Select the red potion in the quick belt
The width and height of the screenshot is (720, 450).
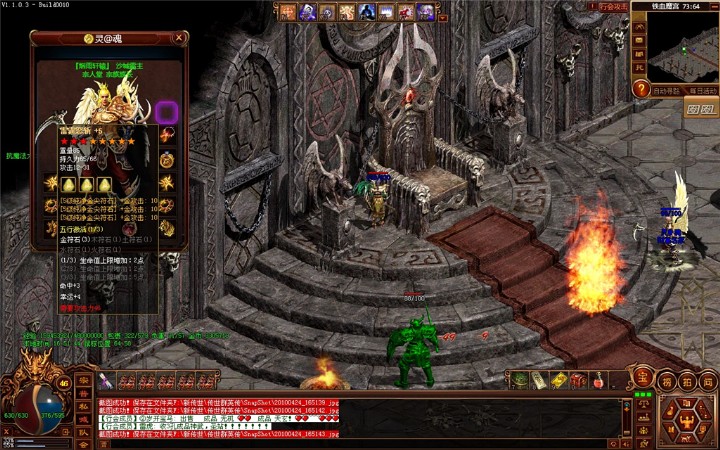coord(597,380)
